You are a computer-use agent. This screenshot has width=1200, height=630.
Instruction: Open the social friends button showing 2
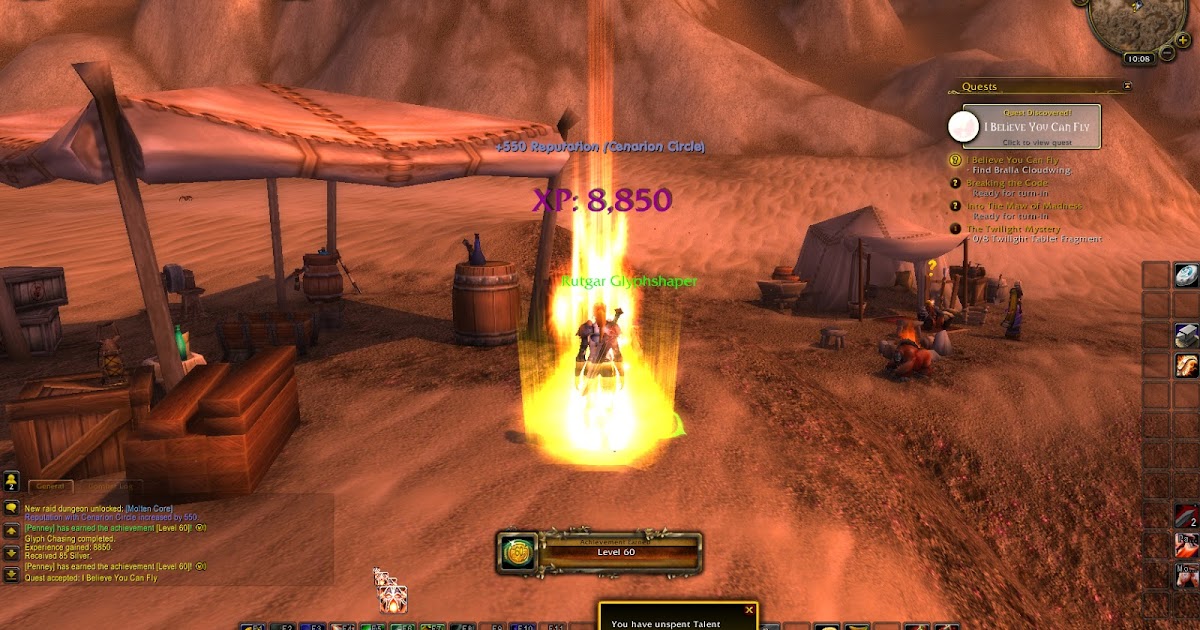pyautogui.click(x=11, y=482)
